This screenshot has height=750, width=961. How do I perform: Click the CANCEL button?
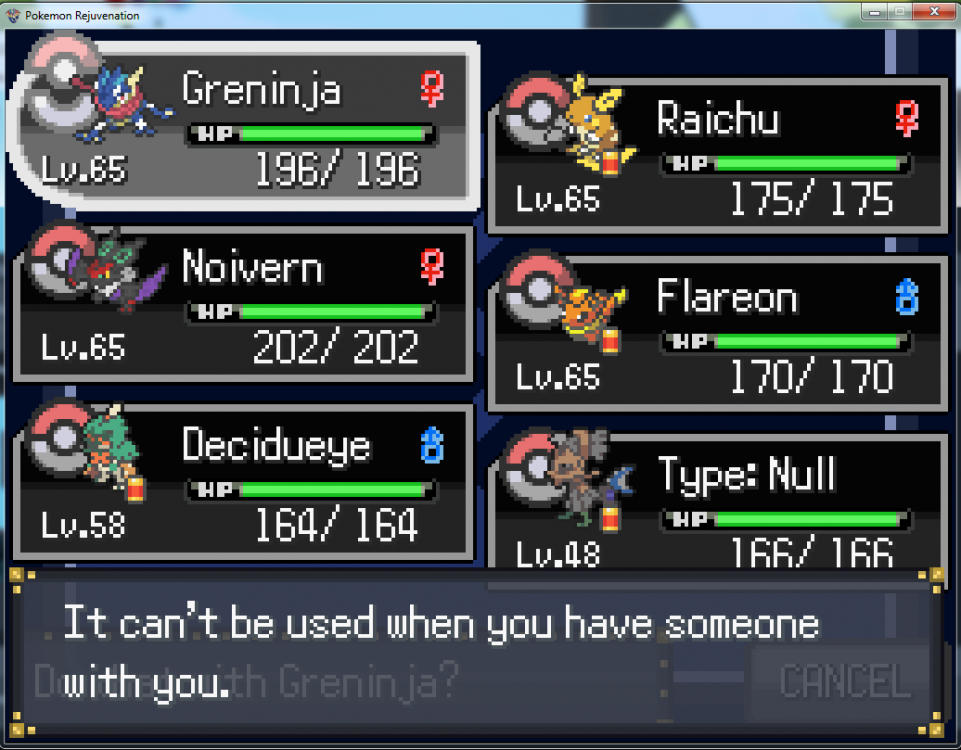pyautogui.click(x=845, y=681)
